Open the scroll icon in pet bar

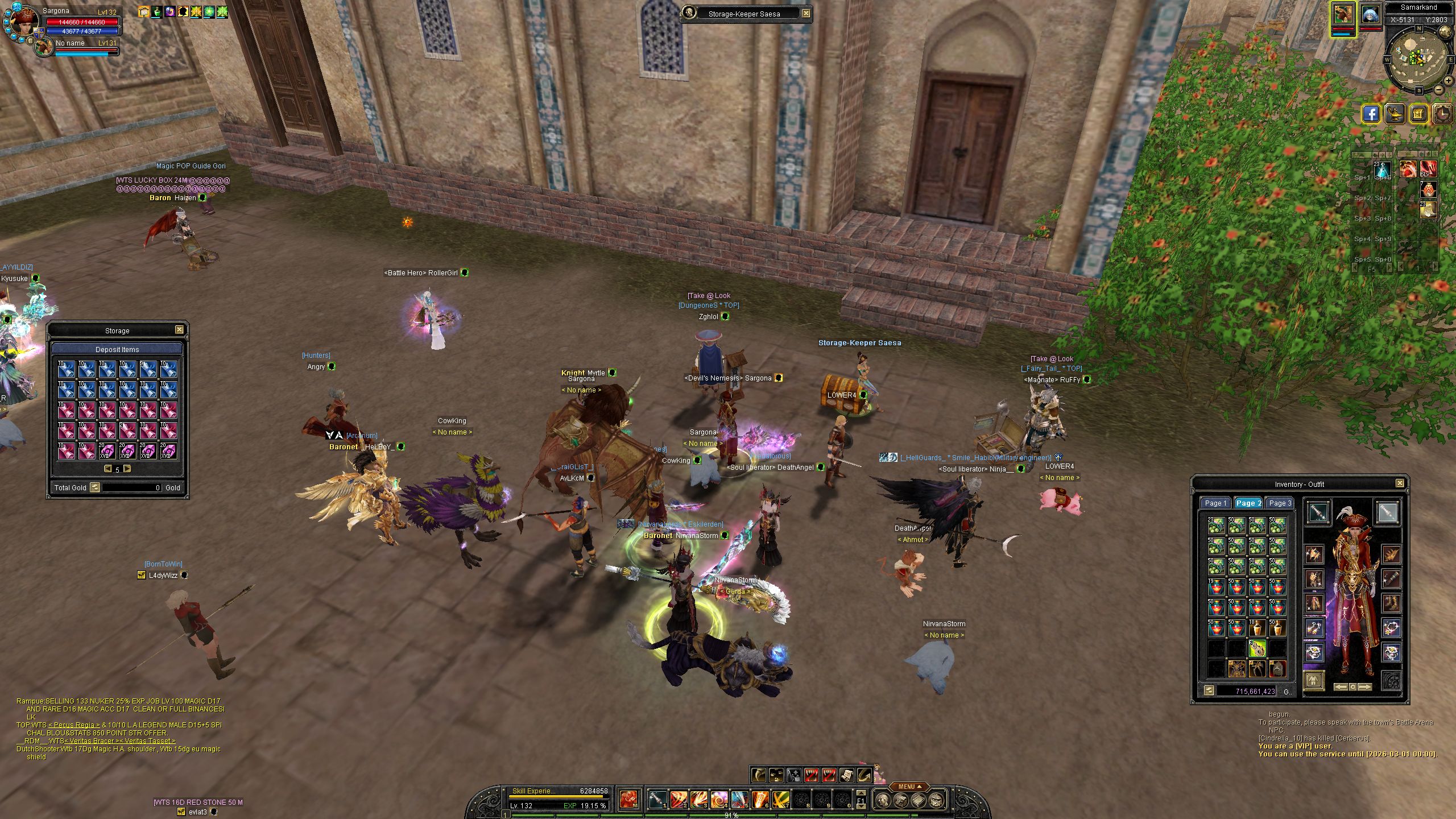click(x=846, y=775)
